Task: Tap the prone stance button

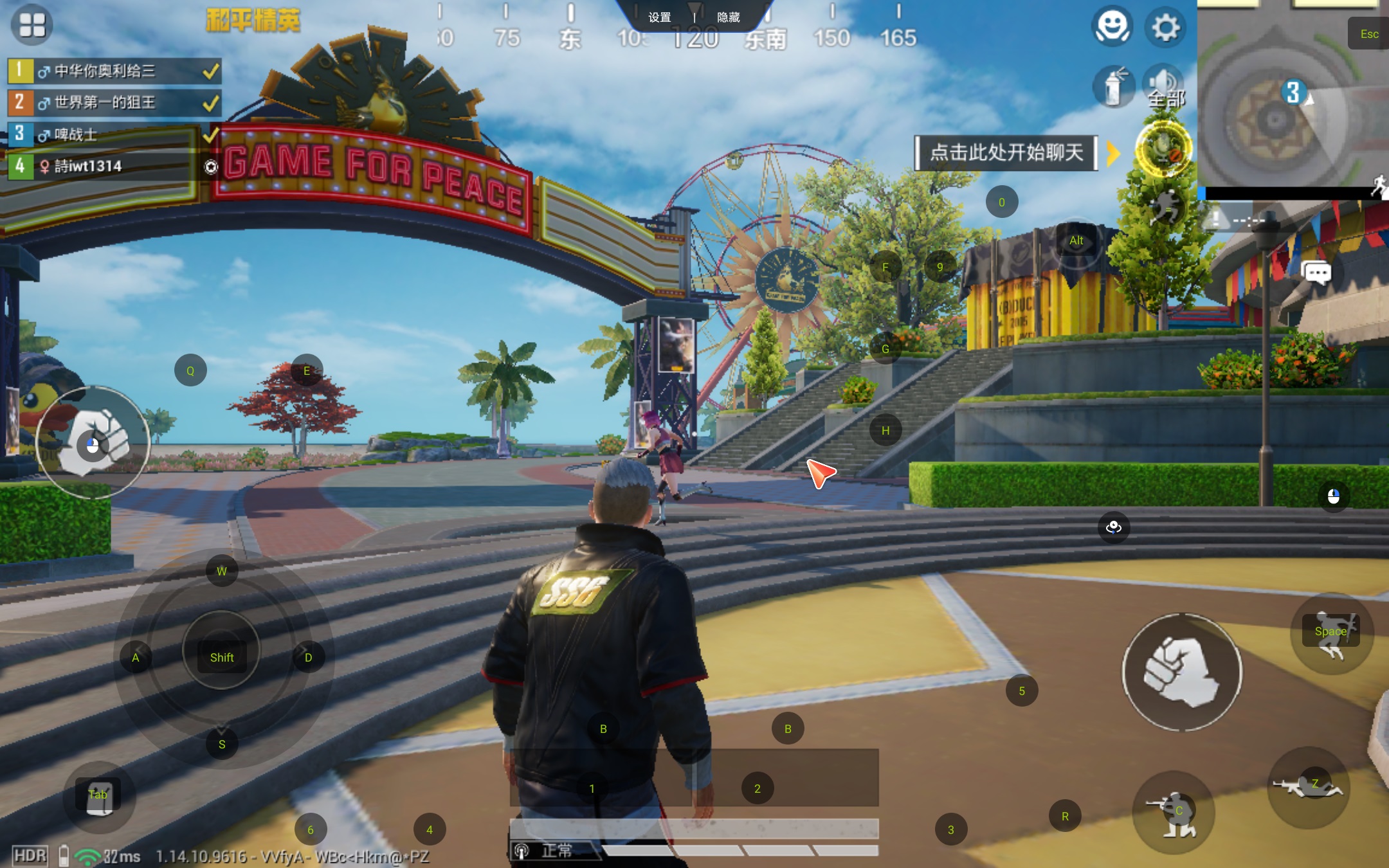Action: [x=1308, y=787]
